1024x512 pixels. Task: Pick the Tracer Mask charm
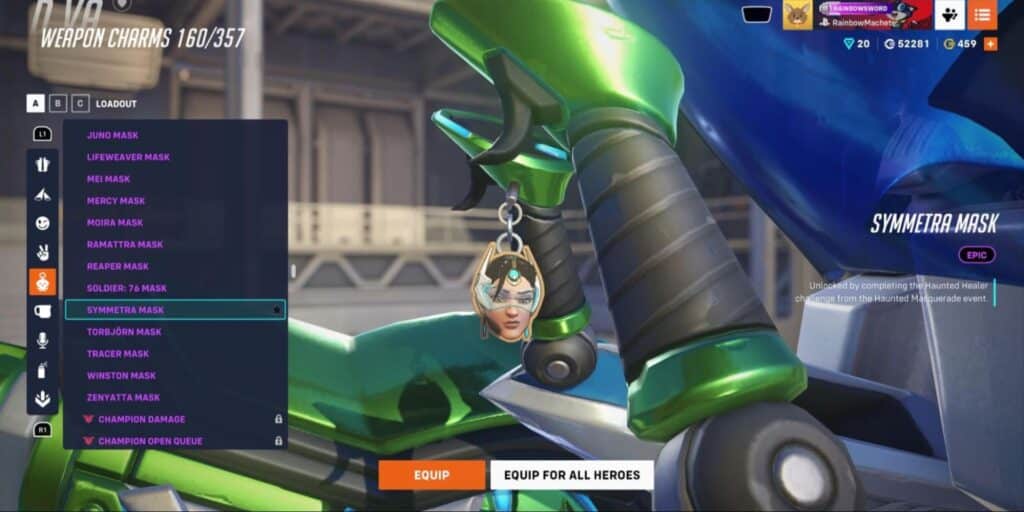coord(118,354)
